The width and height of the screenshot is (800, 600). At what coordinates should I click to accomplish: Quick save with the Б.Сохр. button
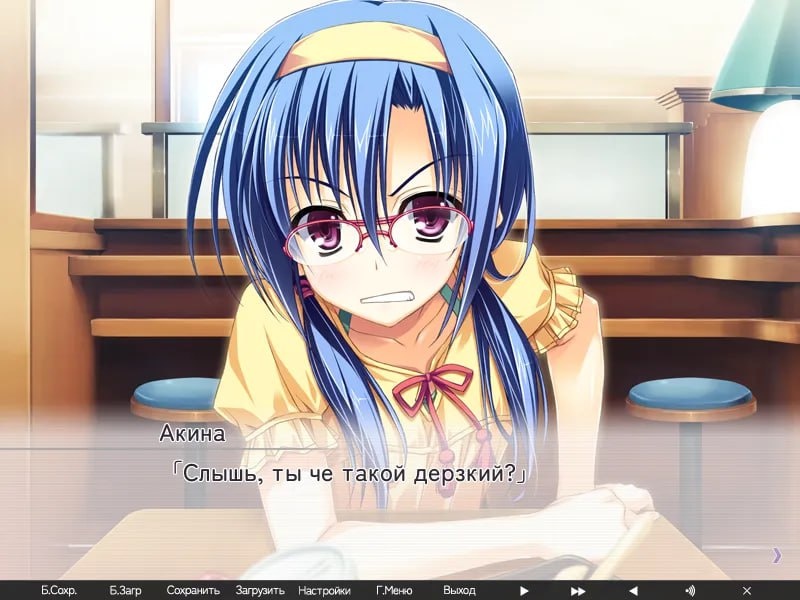coord(59,591)
